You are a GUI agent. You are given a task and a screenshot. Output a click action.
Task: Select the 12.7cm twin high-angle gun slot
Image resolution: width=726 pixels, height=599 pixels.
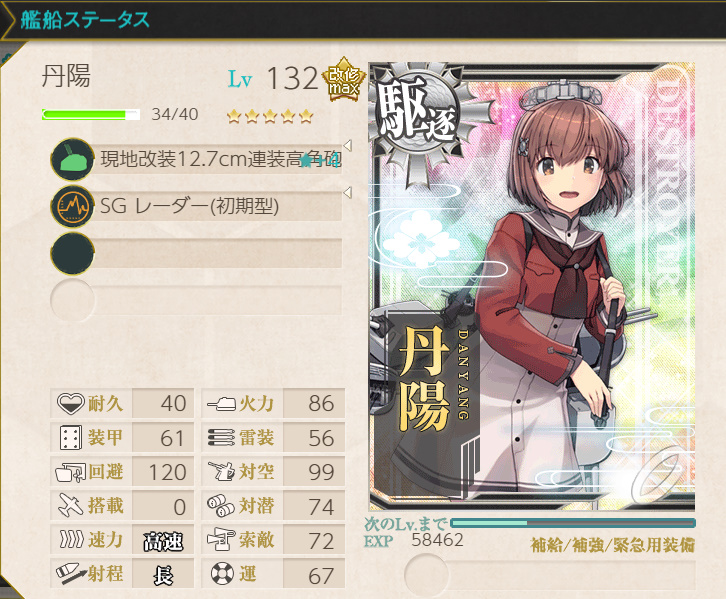[x=200, y=158]
